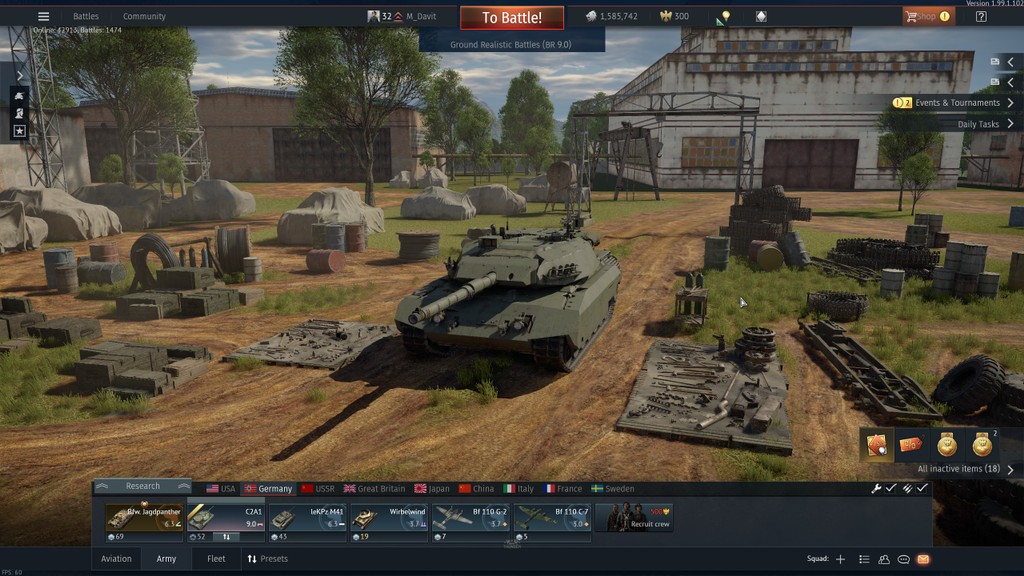This screenshot has width=1024, height=576.
Task: Select the Wirbelwind vehicle slot
Action: click(x=389, y=517)
